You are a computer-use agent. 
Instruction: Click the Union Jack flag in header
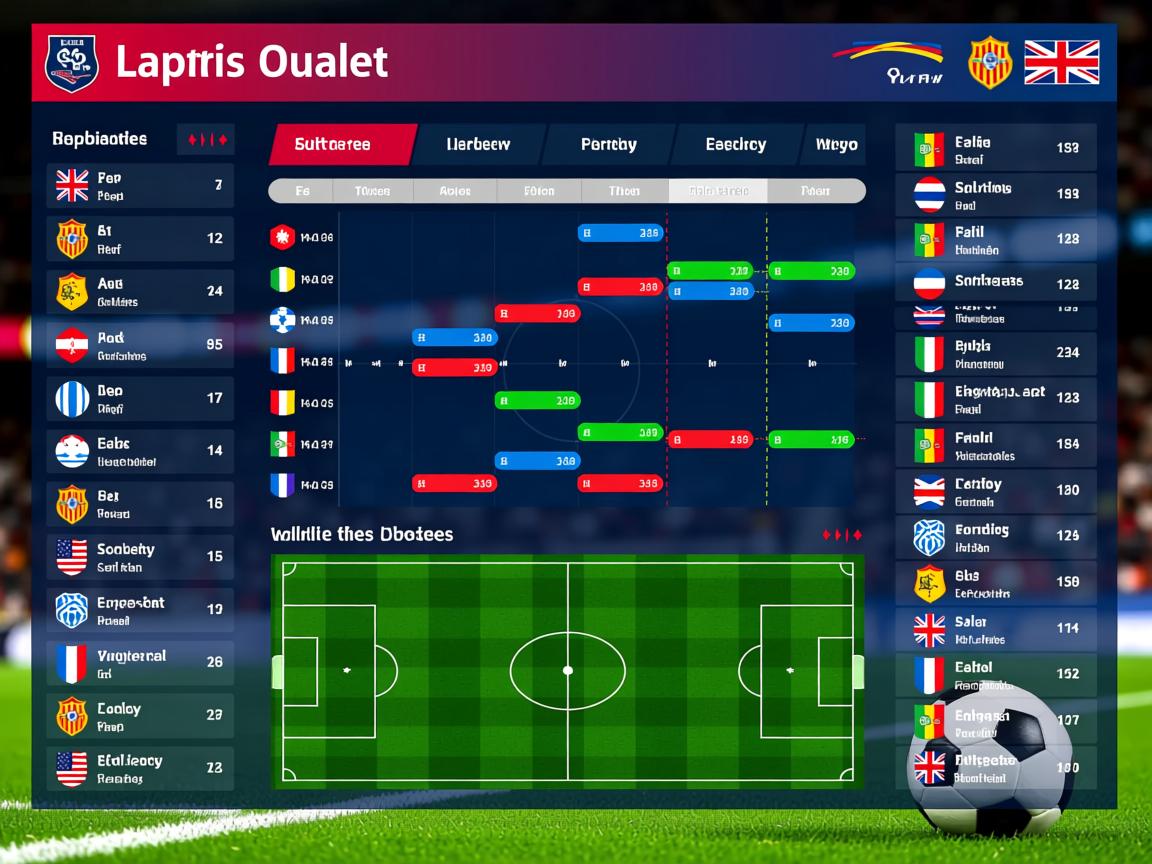tap(1061, 62)
